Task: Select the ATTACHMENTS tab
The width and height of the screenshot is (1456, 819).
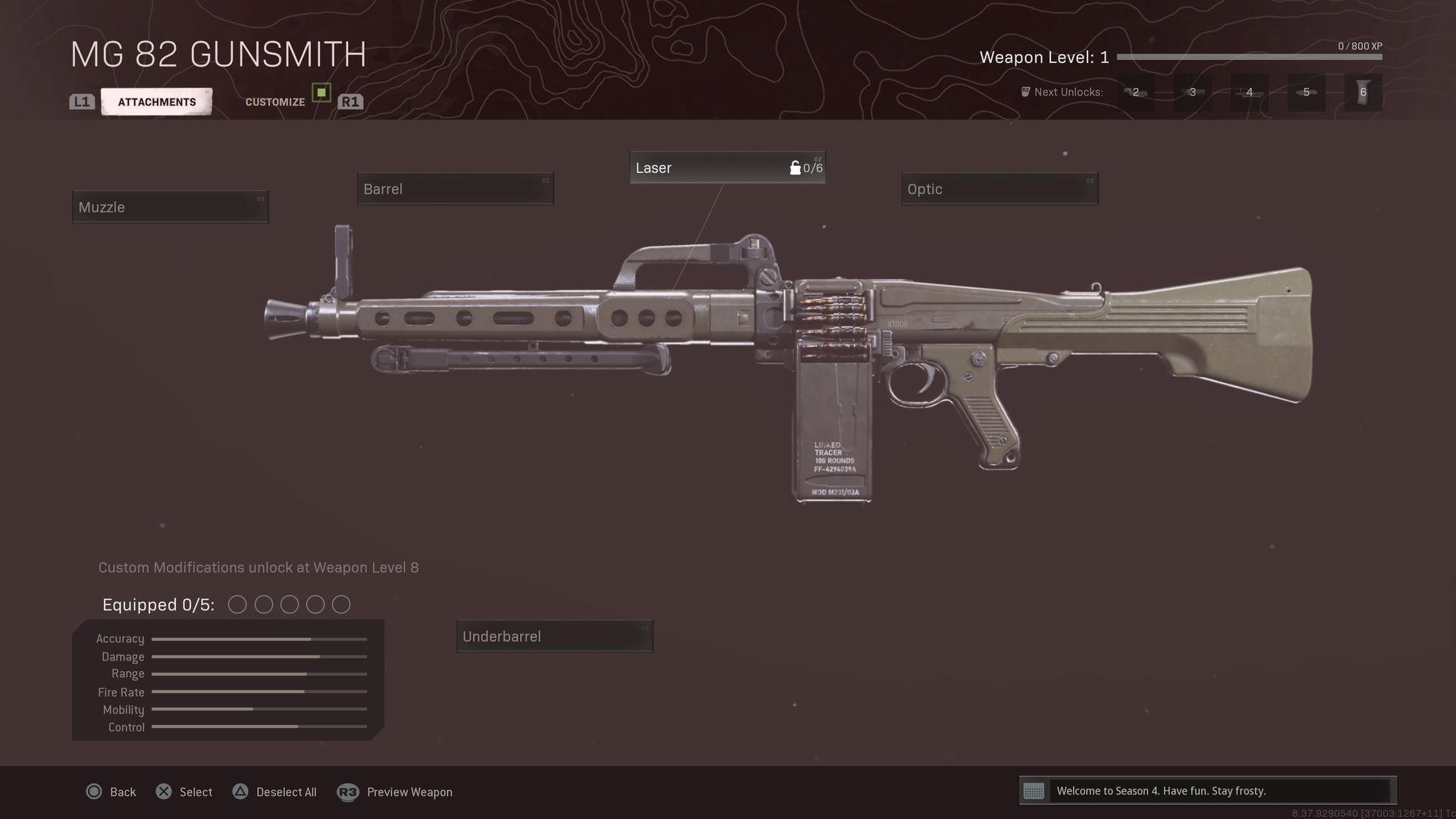Action: click(156, 101)
